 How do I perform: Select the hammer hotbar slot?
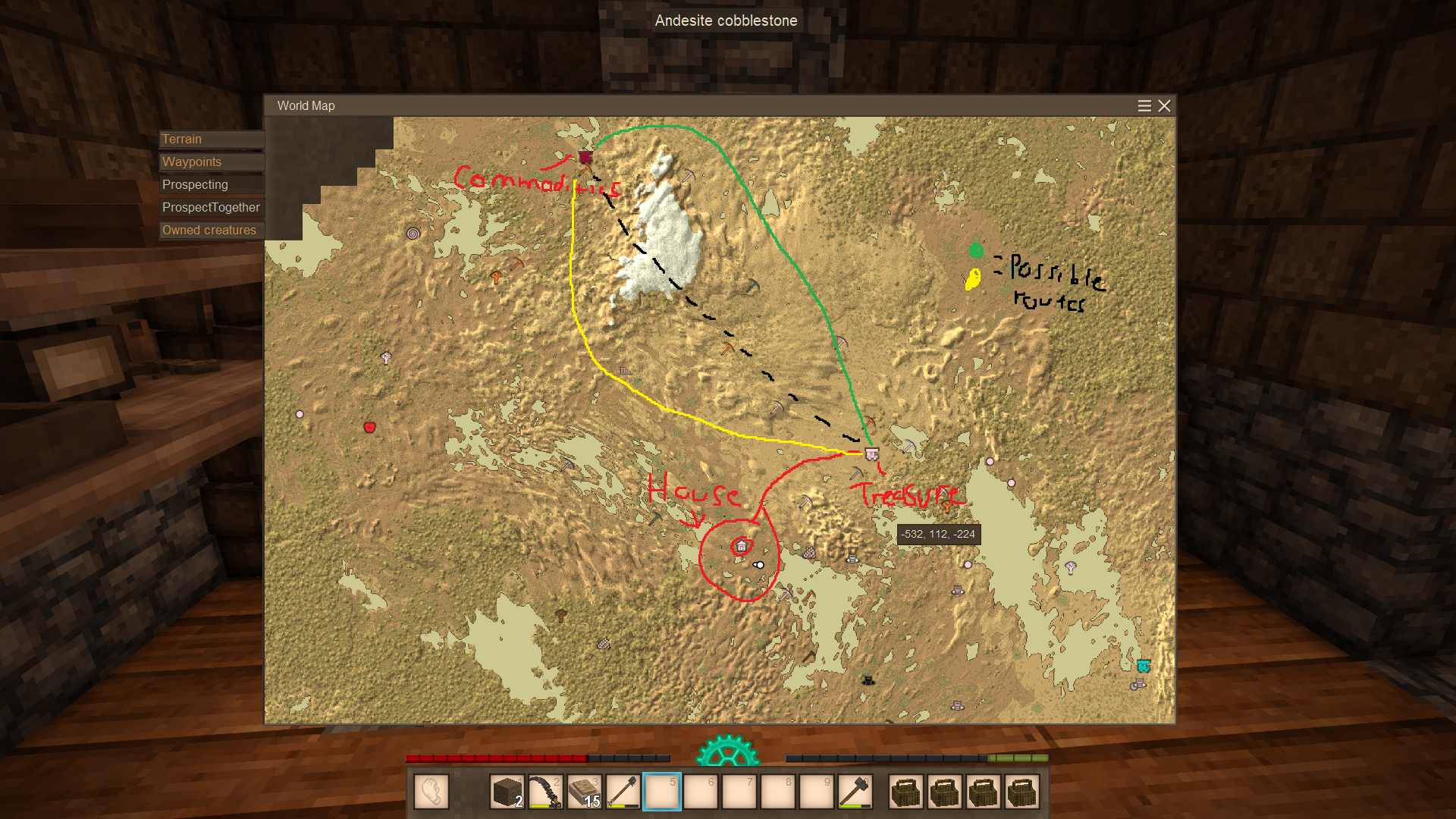855,792
